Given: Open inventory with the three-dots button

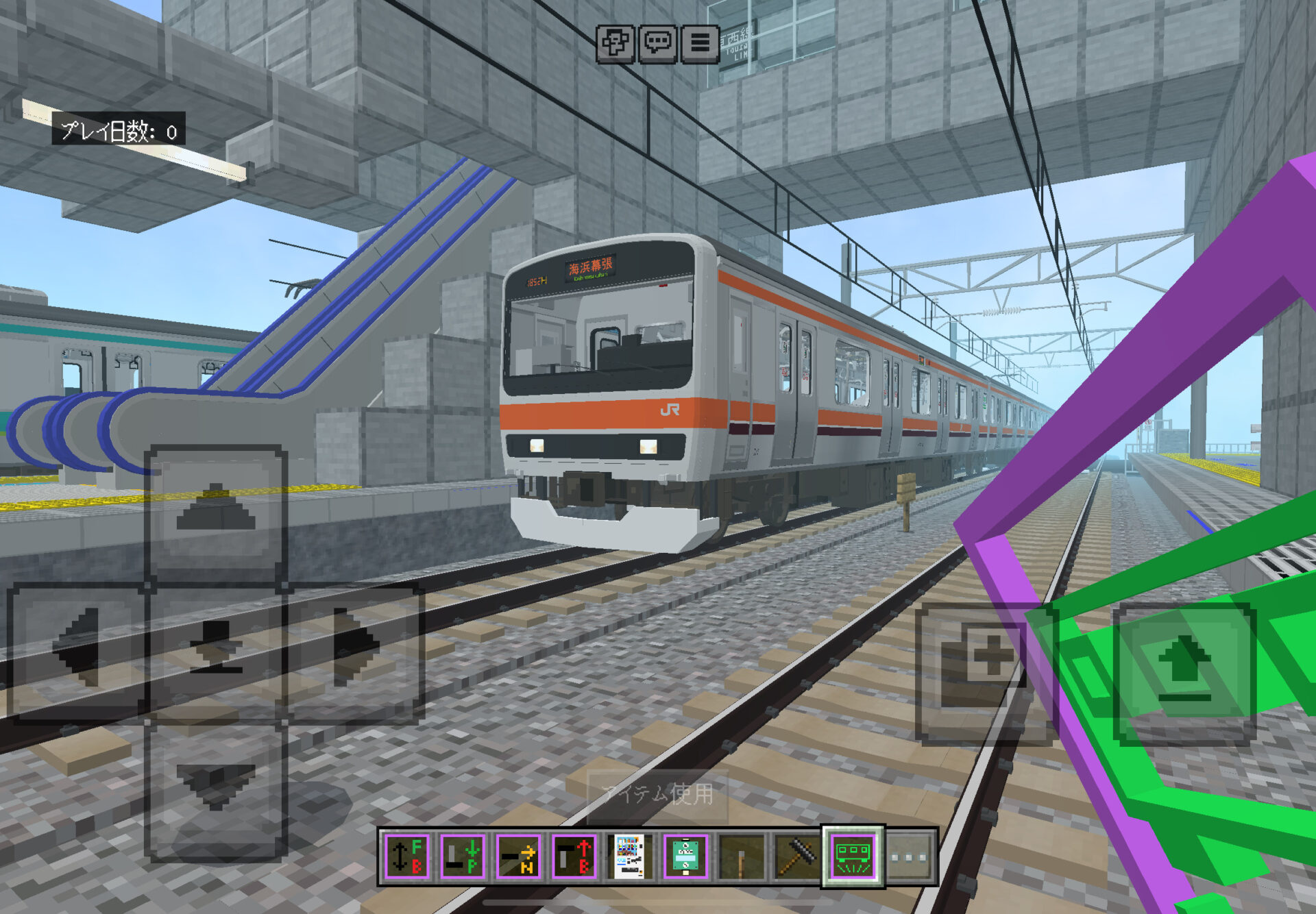Looking at the screenshot, I should 909,856.
